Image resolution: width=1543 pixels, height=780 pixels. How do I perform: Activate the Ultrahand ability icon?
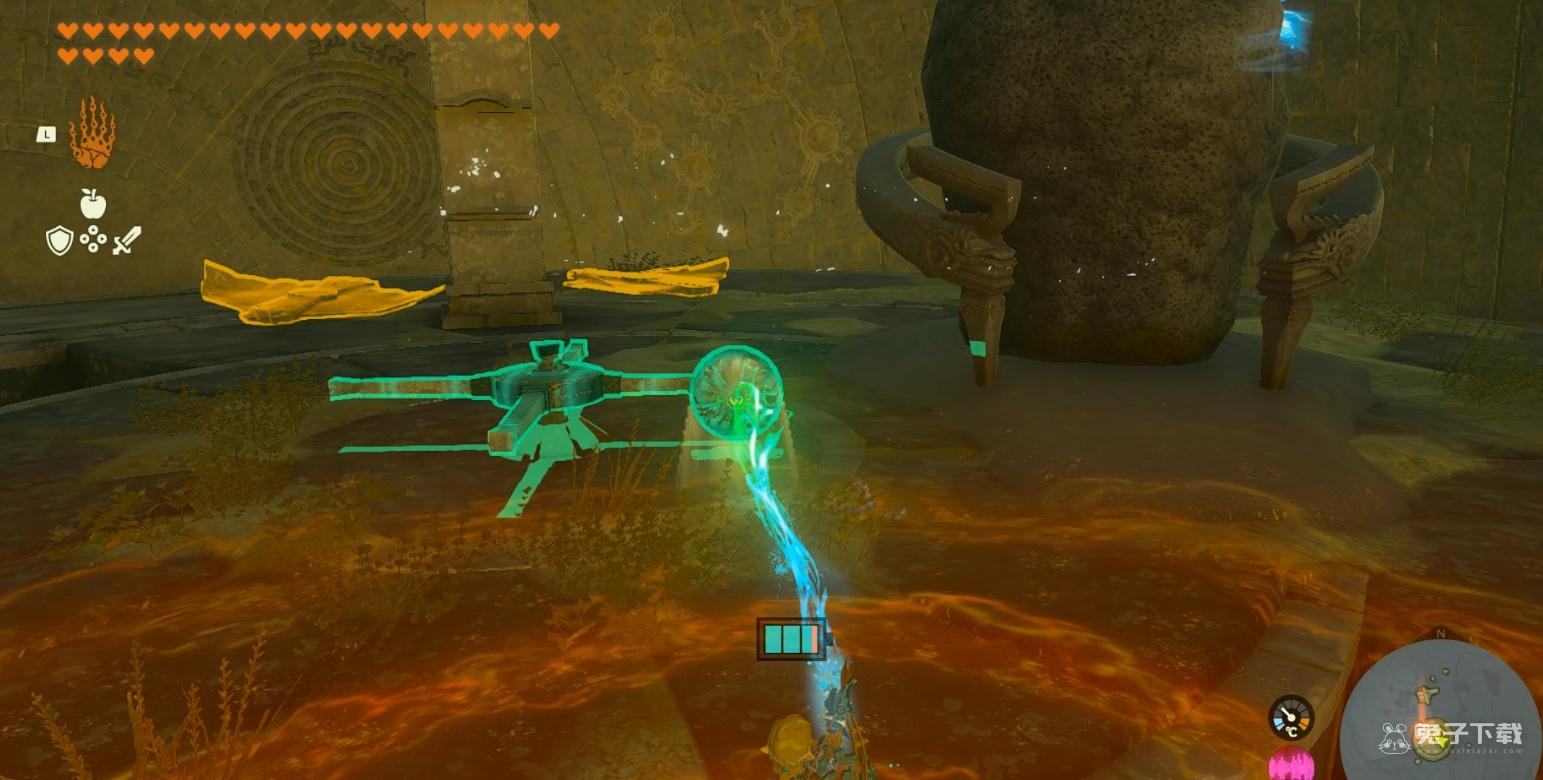[x=92, y=133]
